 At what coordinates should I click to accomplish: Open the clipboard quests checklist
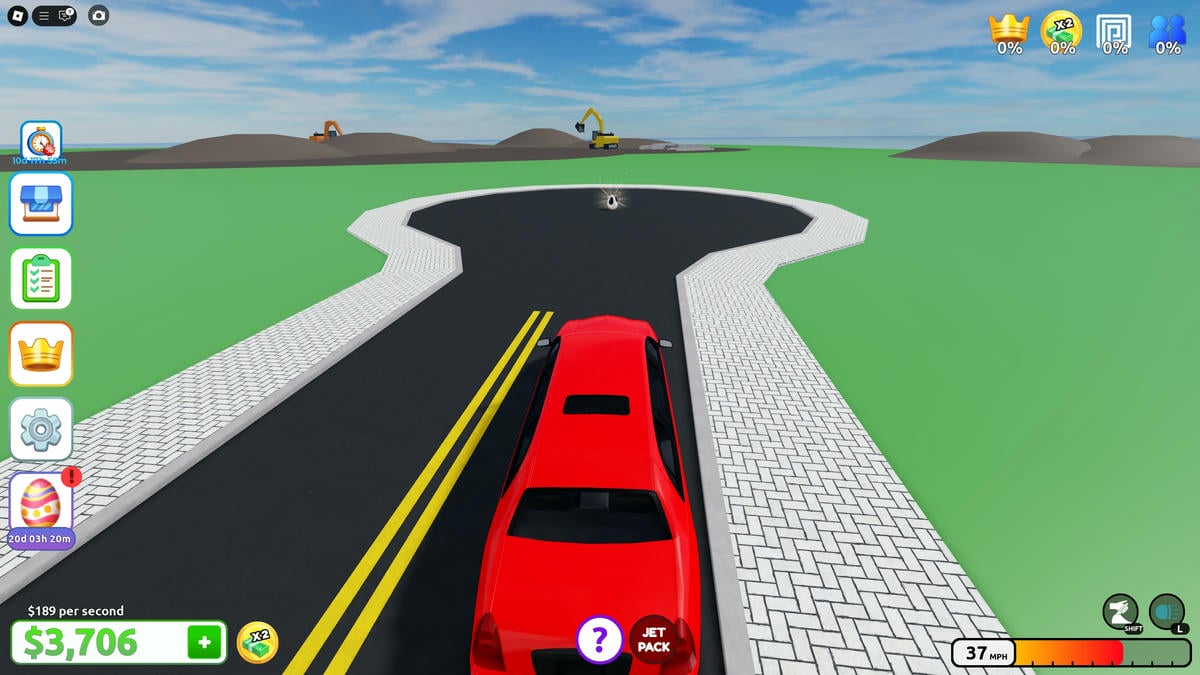pyautogui.click(x=41, y=279)
